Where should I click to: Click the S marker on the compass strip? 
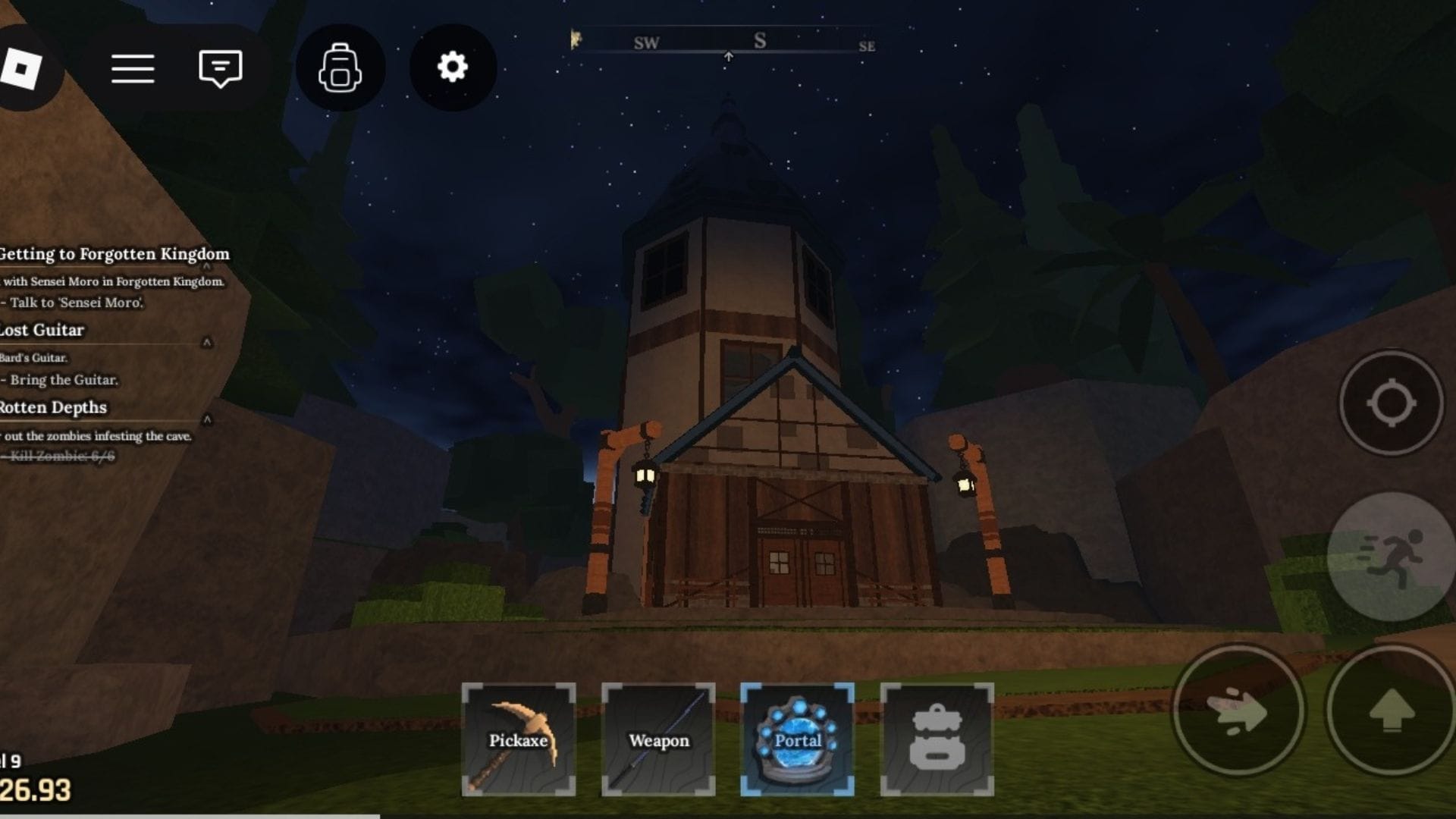761,39
